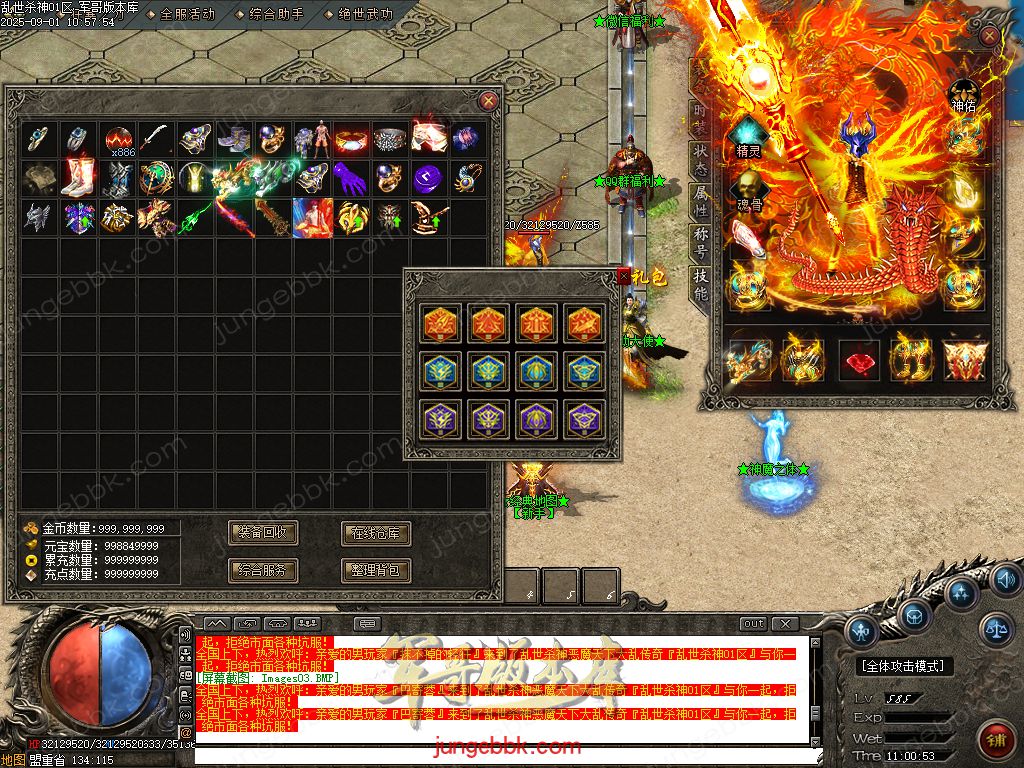Select the red gem equipment slot
1024x768 pixels.
pyautogui.click(x=857, y=360)
